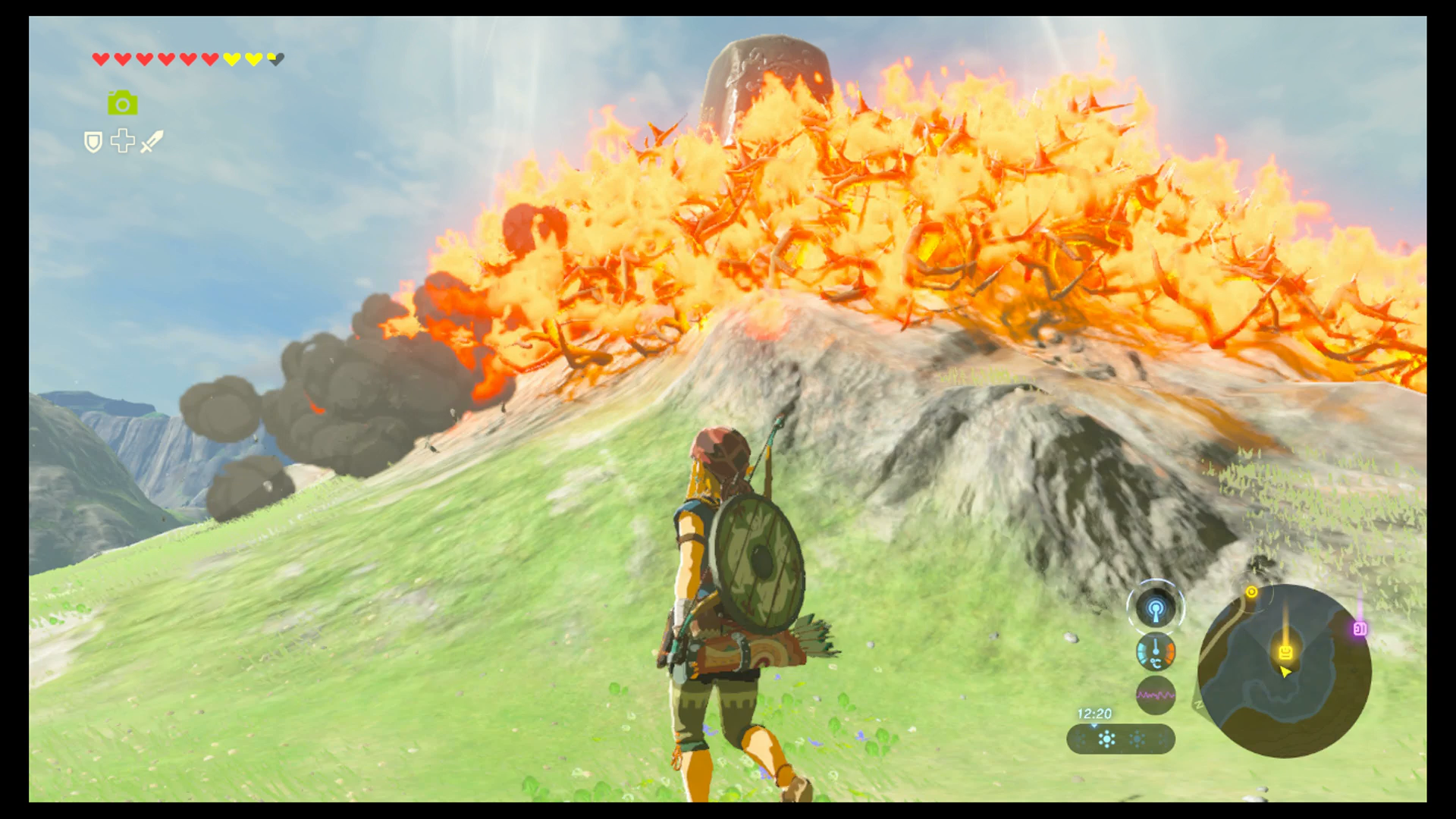Select the 12:20 time display
Screen dimensions: 1456x819
click(x=1094, y=713)
